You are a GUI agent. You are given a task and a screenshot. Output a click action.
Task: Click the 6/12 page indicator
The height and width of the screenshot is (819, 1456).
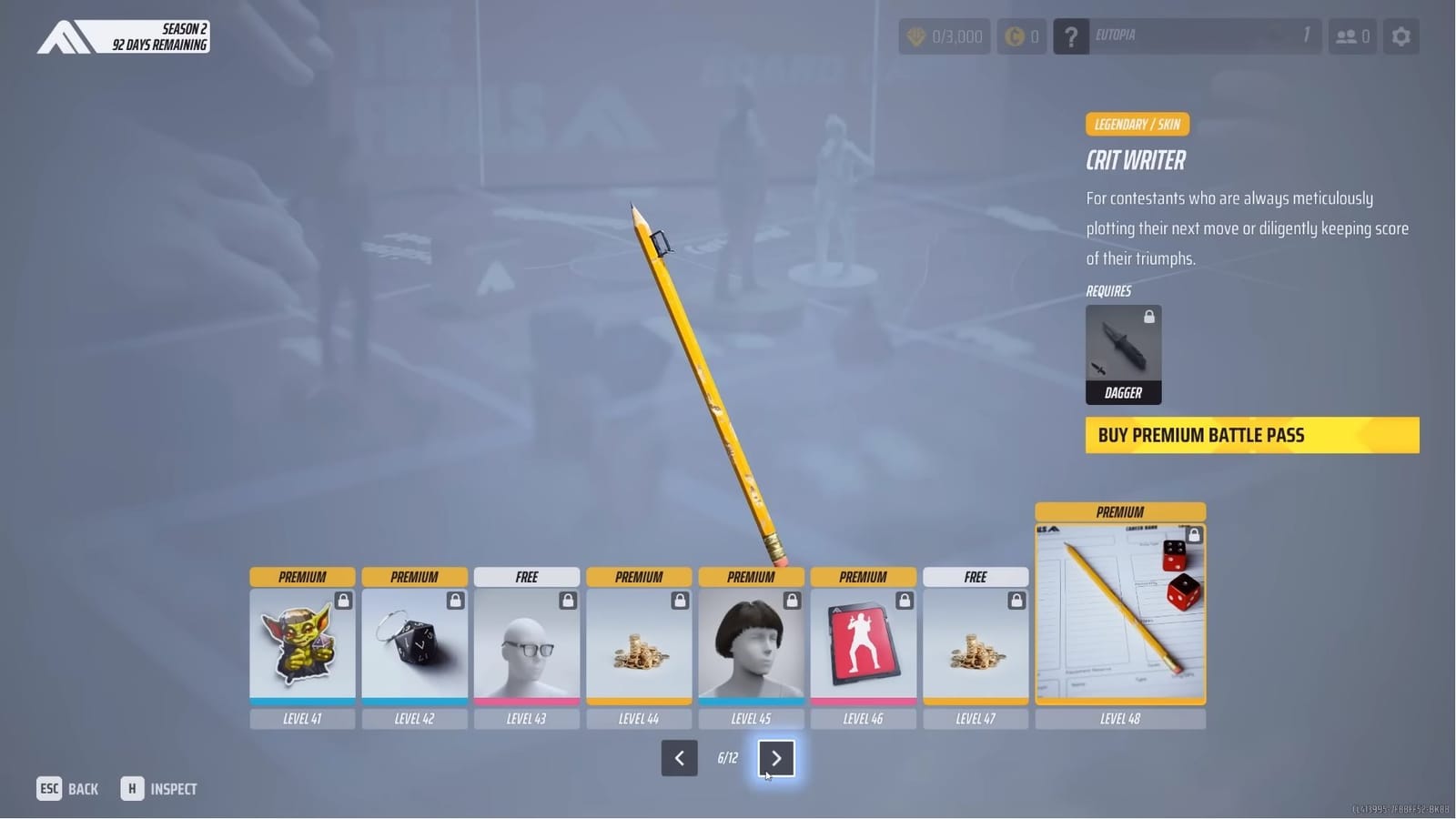click(x=727, y=757)
